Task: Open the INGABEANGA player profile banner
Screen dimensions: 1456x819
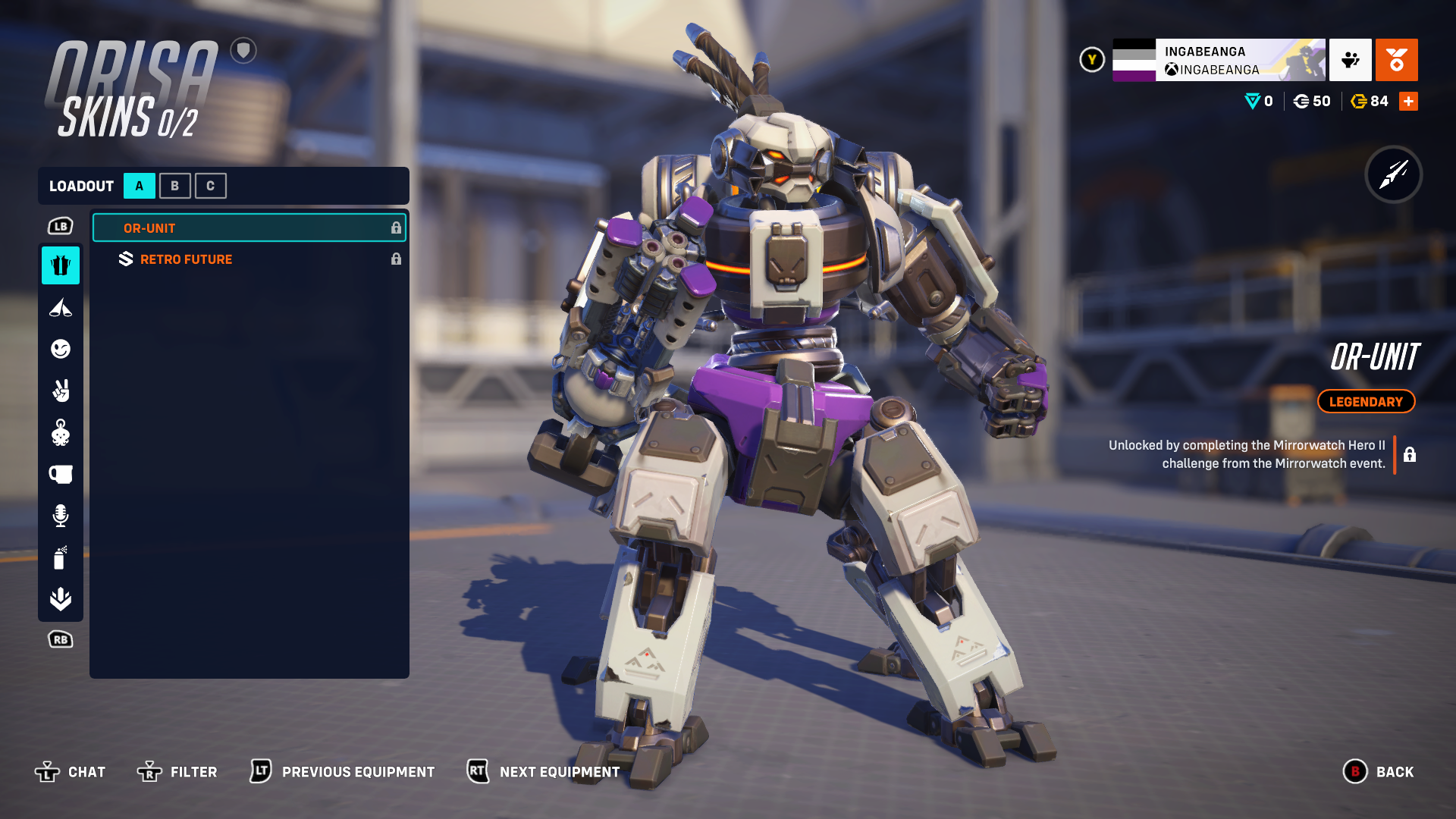Action: click(x=1219, y=60)
